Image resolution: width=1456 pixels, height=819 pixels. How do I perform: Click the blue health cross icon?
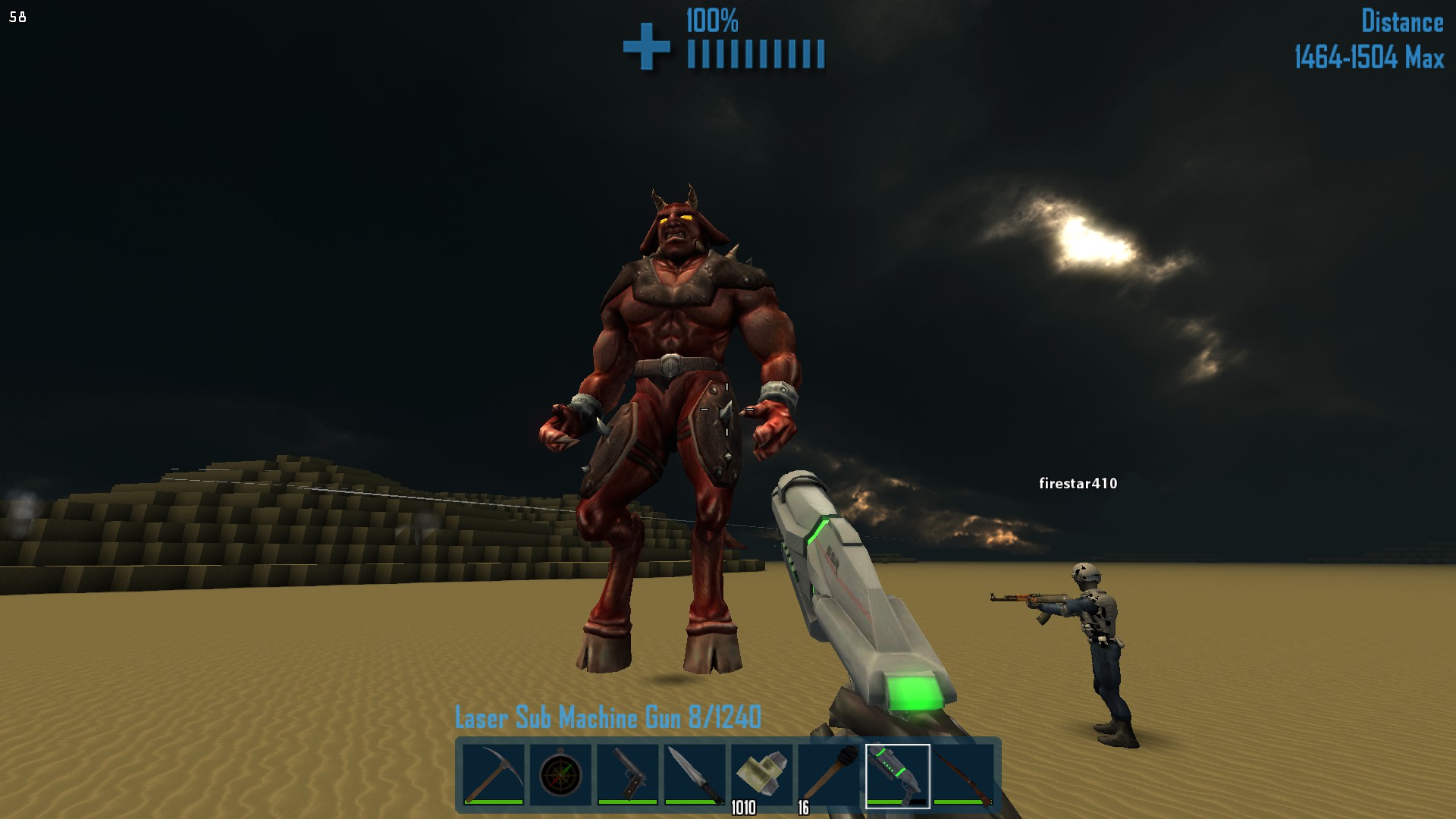[646, 48]
